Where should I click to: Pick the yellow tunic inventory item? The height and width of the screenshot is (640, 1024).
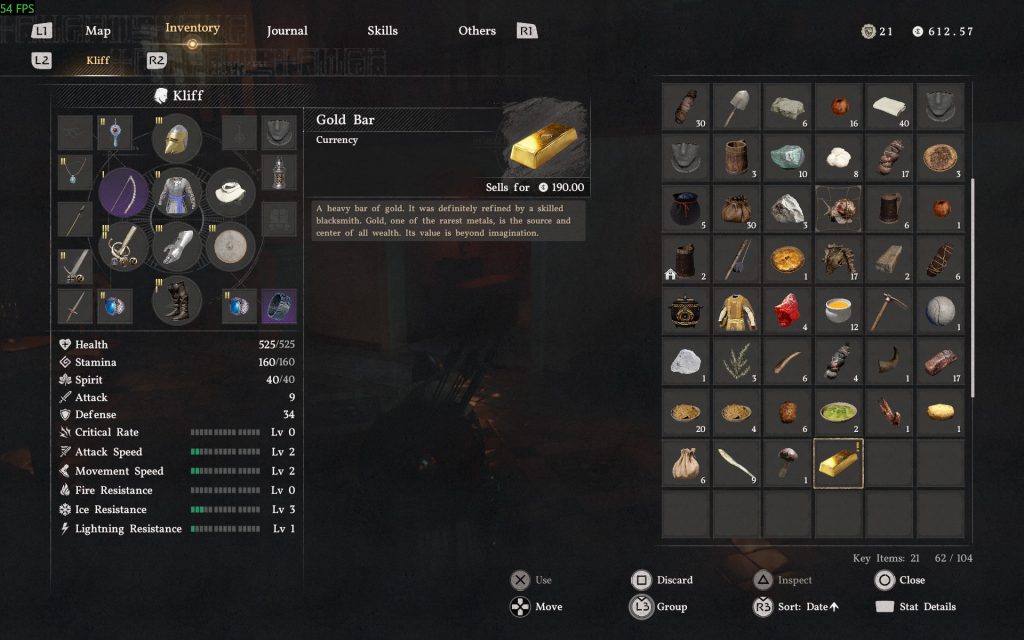737,310
